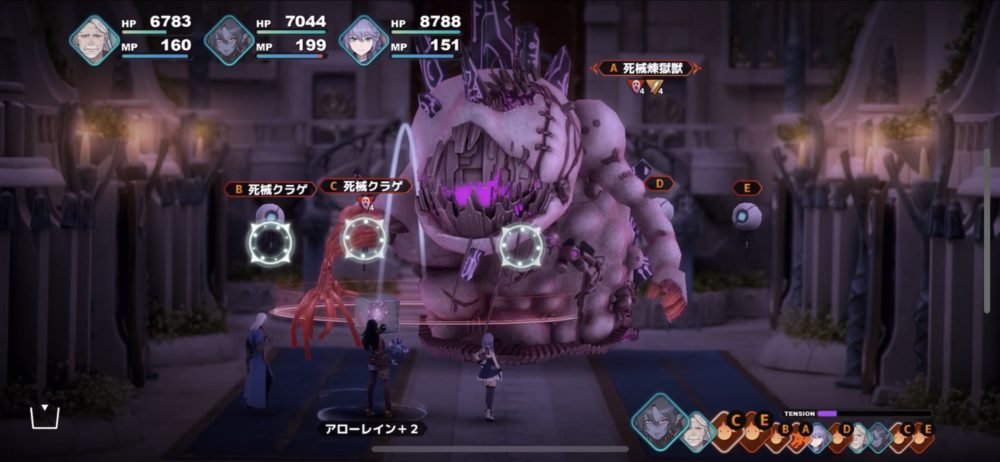Screen dimensions: 1000x462
Task: Click the target reticle on the giant boss
Action: coord(520,243)
